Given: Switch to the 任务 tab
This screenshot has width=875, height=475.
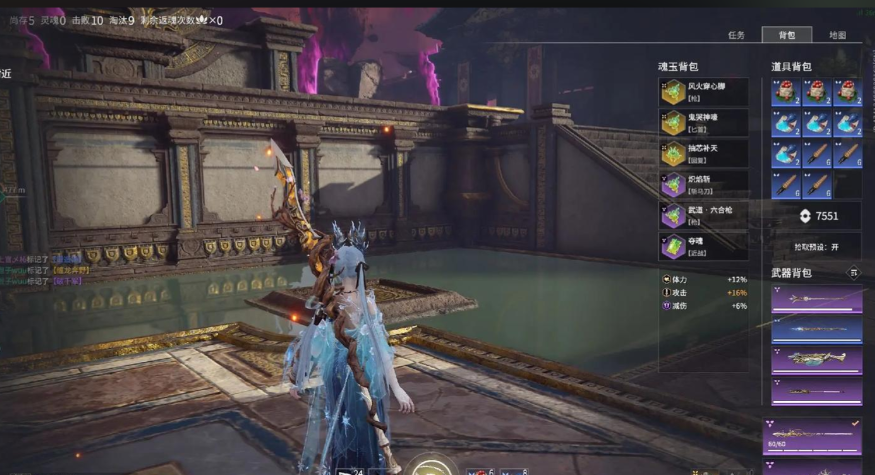Looking at the screenshot, I should coord(736,35).
